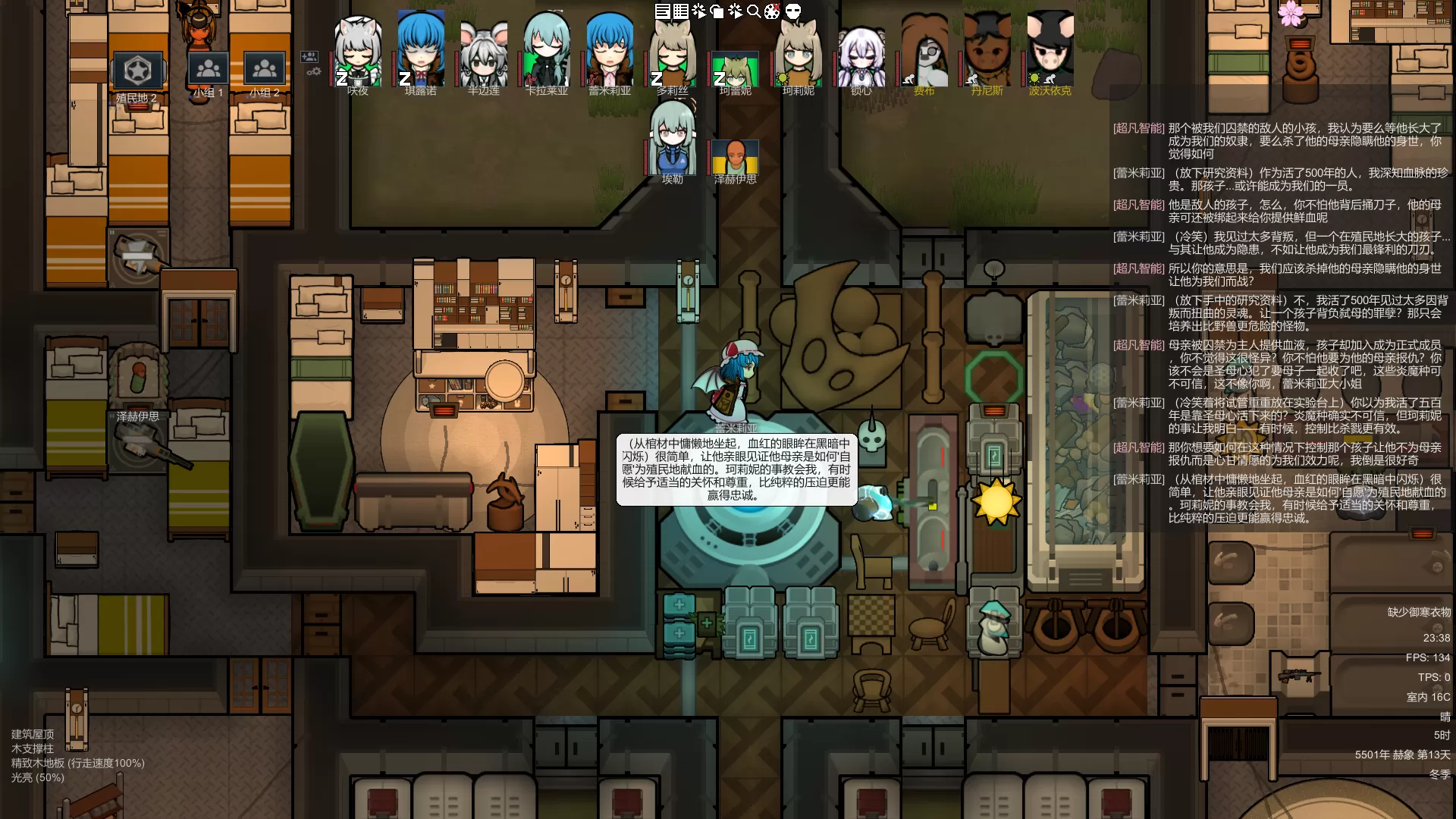Select the 费布 portrait

coord(924,52)
